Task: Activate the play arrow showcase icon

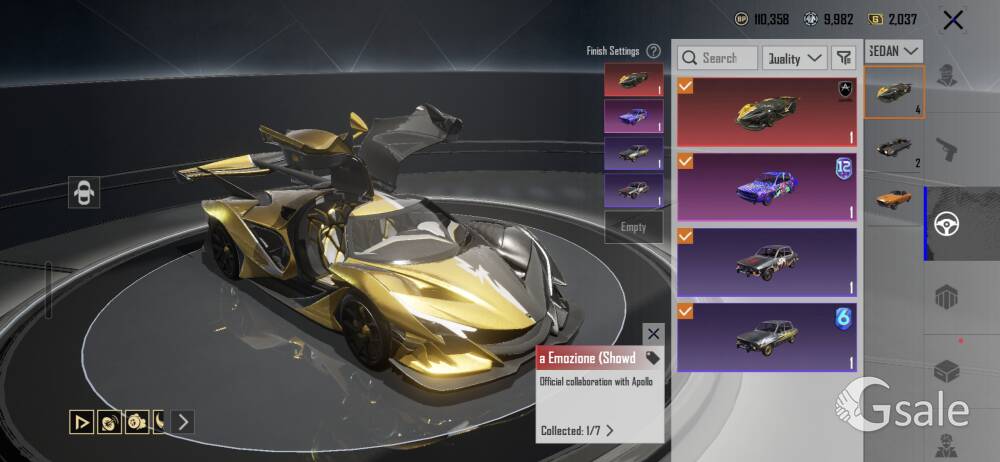Action: click(81, 422)
